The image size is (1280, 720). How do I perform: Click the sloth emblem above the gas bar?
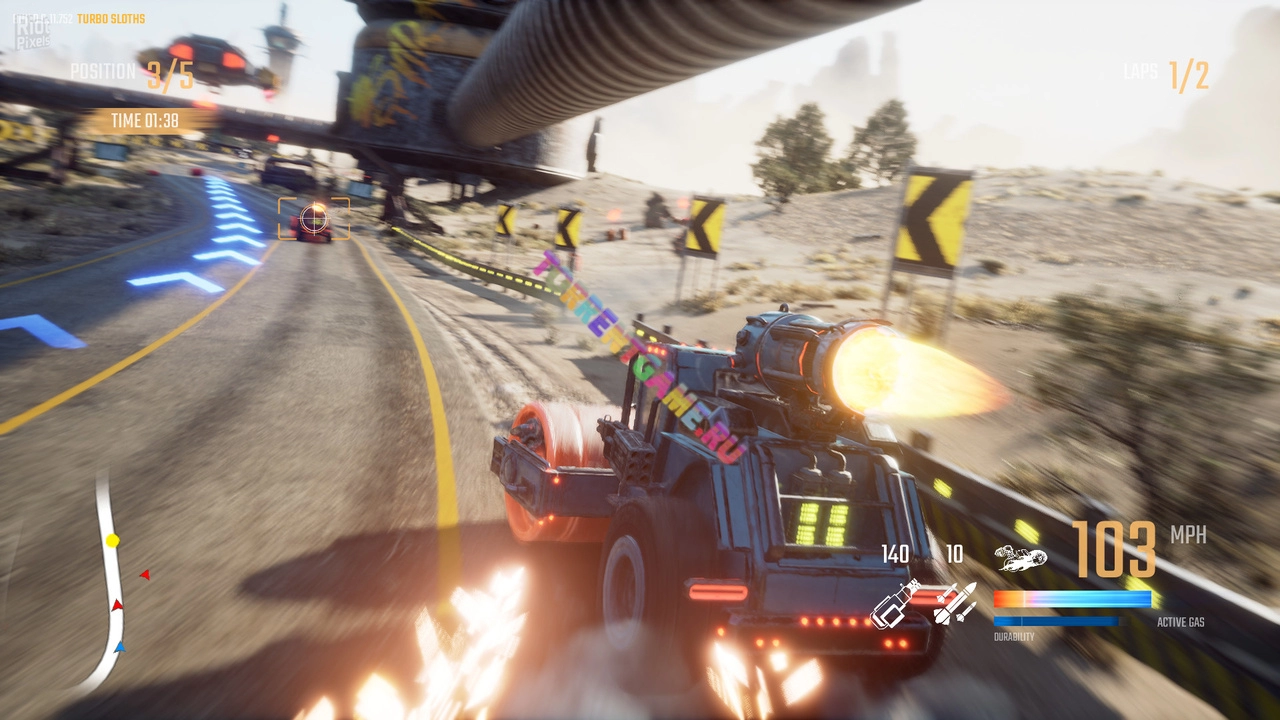[1020, 559]
